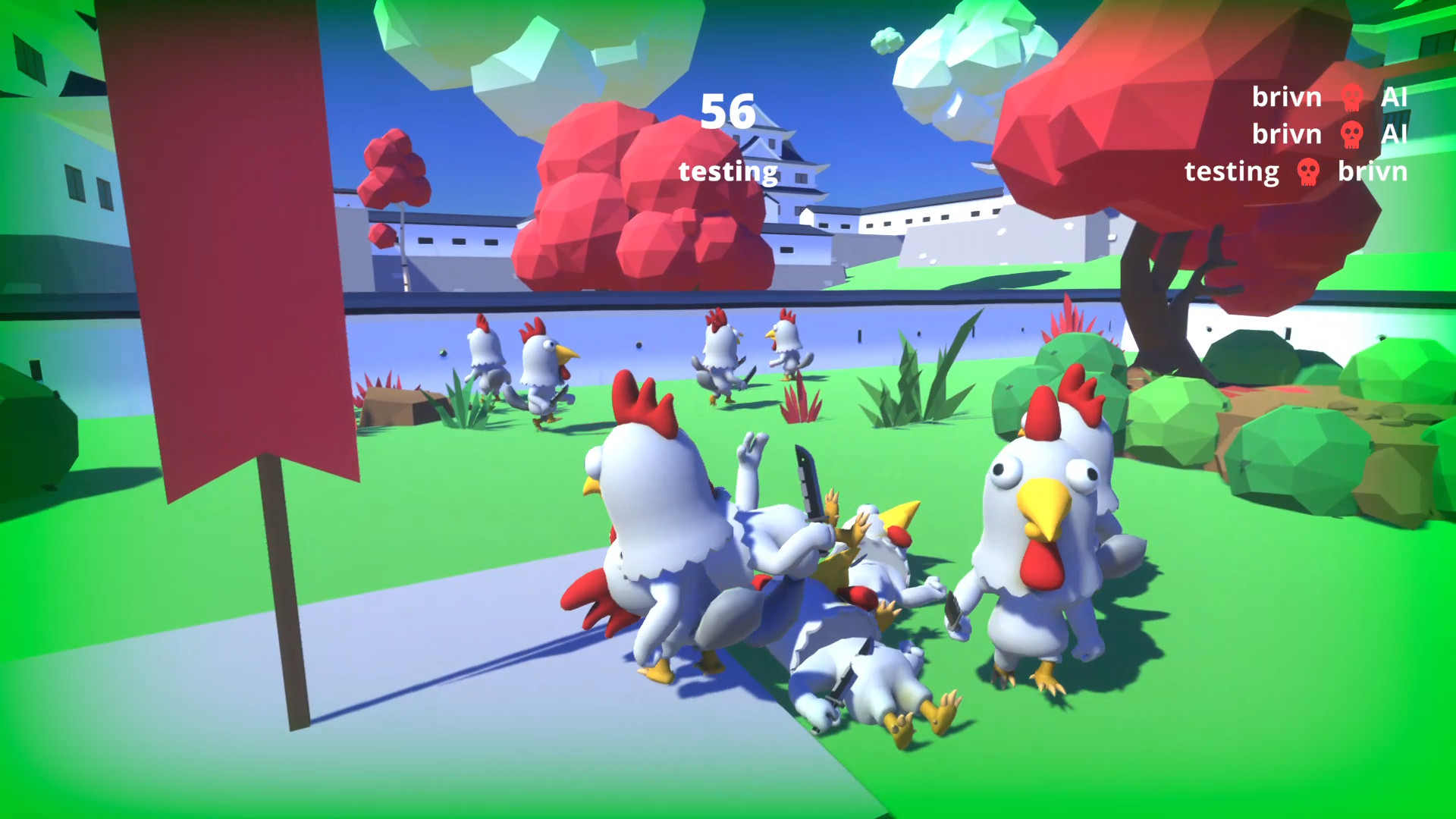Click the brivn name in the bottom kill entry
Viewport: 1456px width, 819px height.
pos(1374,172)
